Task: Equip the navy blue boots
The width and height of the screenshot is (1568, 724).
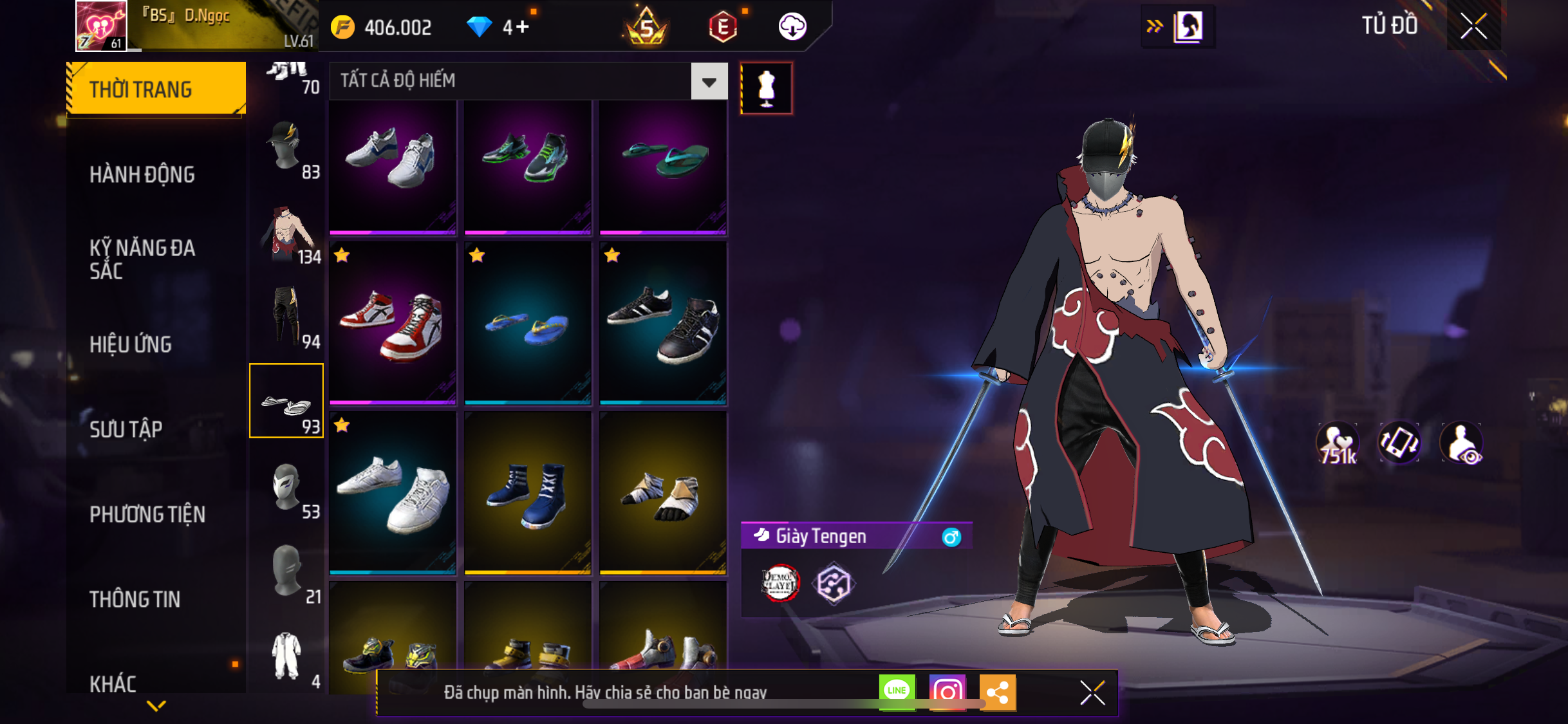Action: click(x=528, y=492)
